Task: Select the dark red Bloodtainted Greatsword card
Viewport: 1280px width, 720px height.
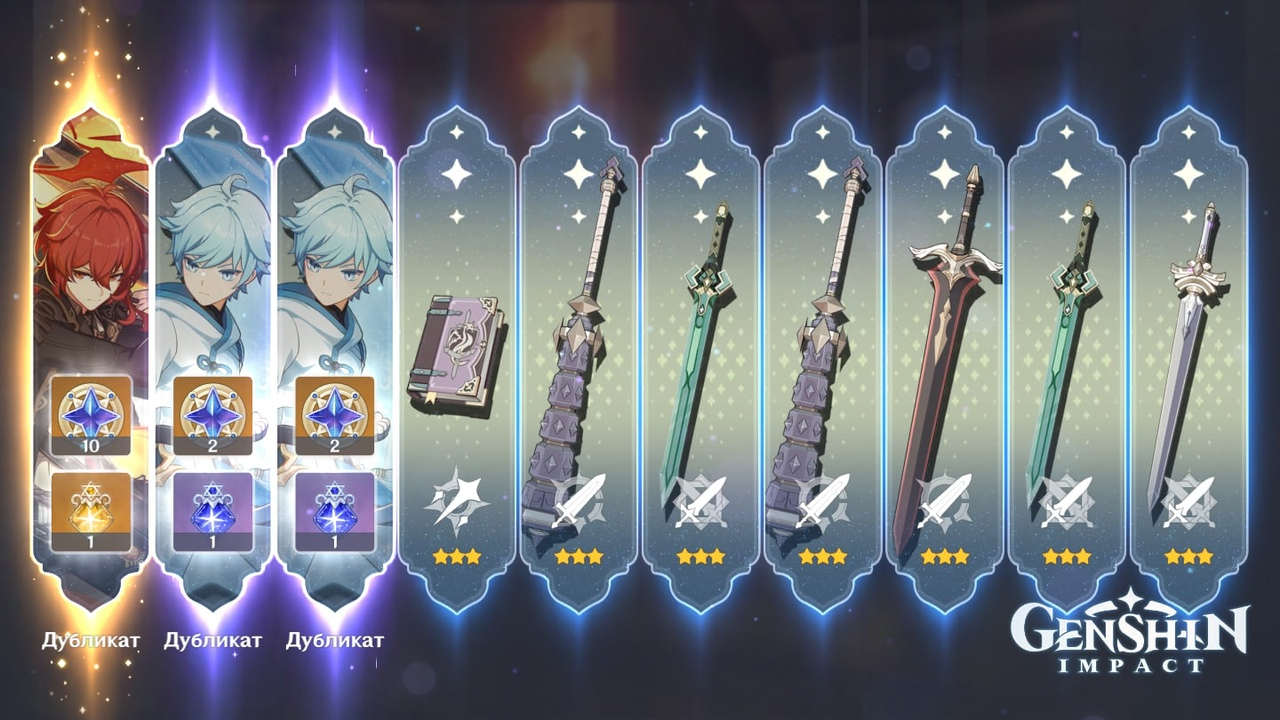Action: point(944,360)
